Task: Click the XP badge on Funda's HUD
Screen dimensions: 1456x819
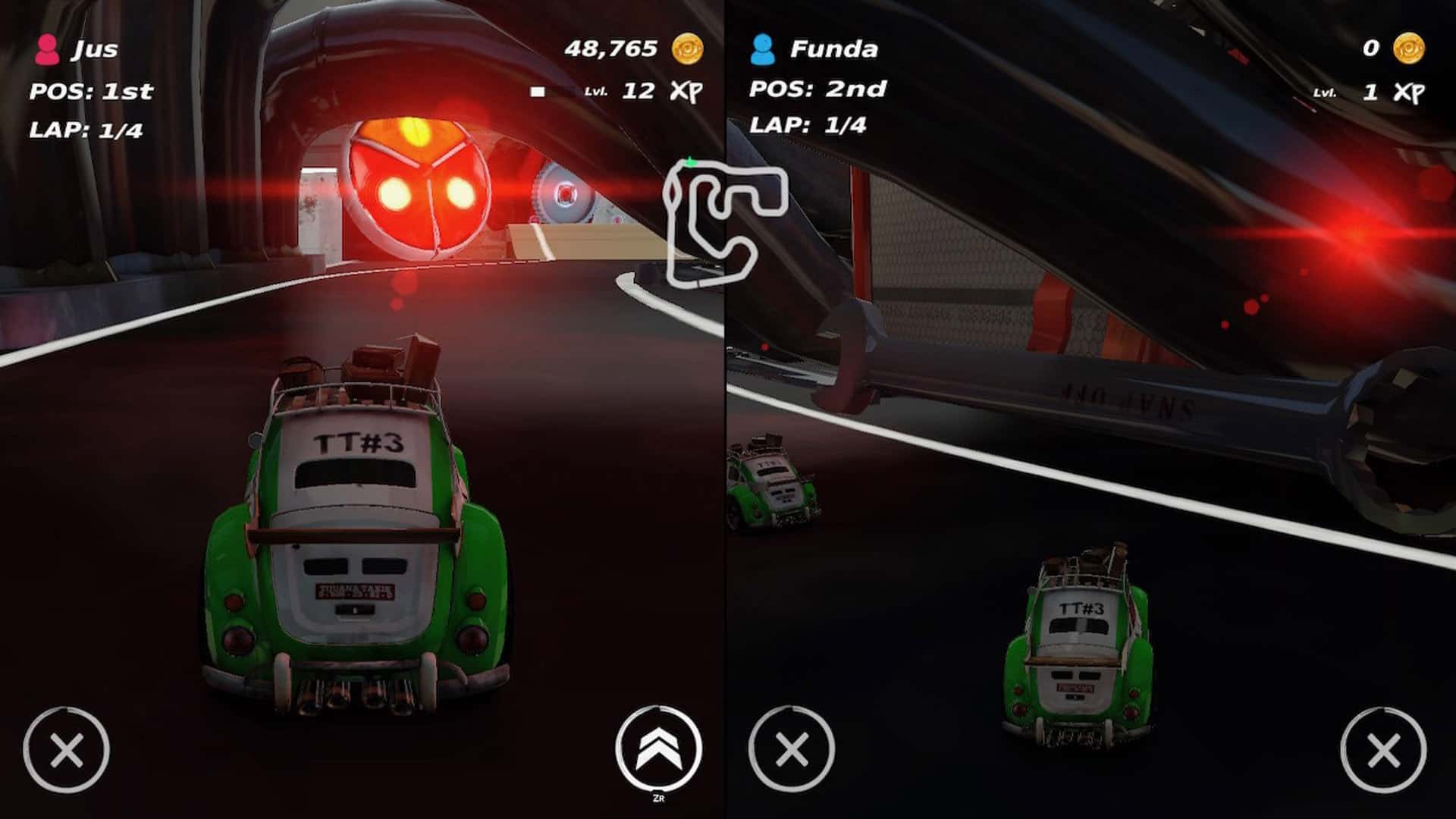Action: pyautogui.click(x=1410, y=93)
